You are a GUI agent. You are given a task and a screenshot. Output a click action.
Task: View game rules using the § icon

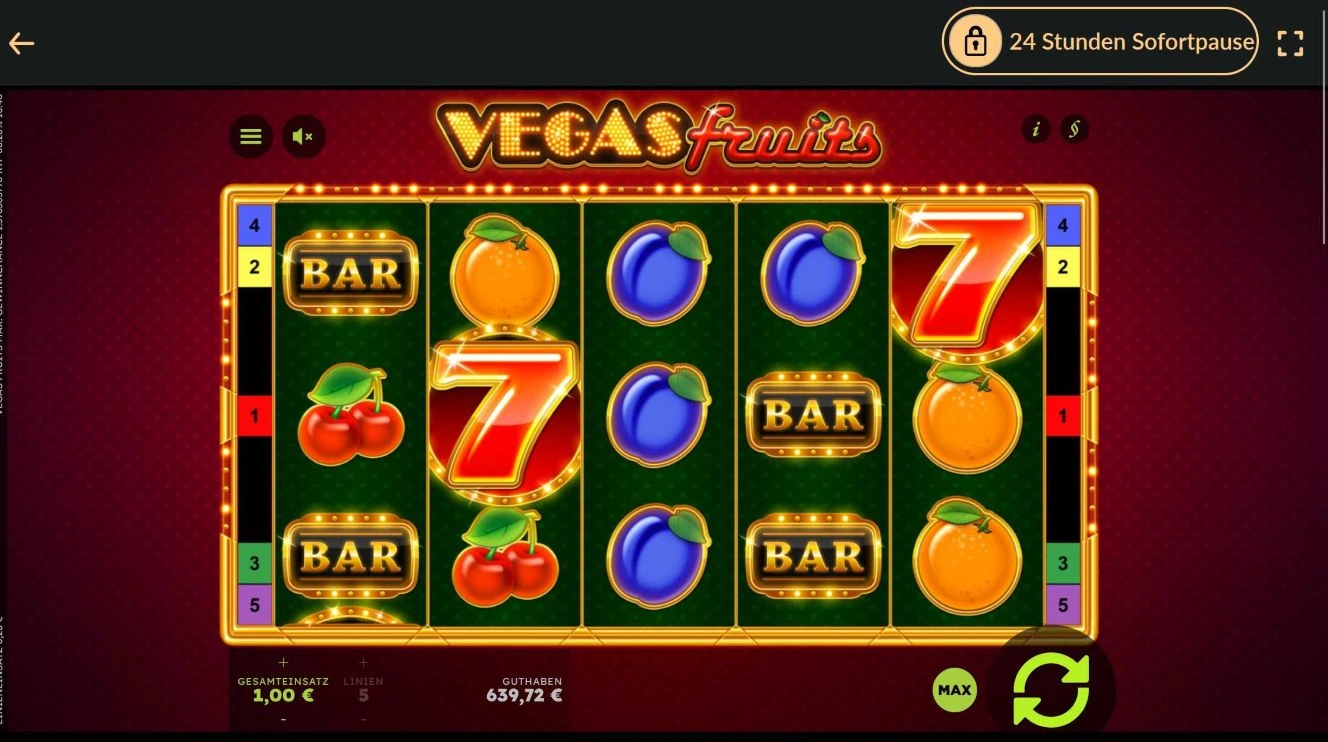point(1076,130)
